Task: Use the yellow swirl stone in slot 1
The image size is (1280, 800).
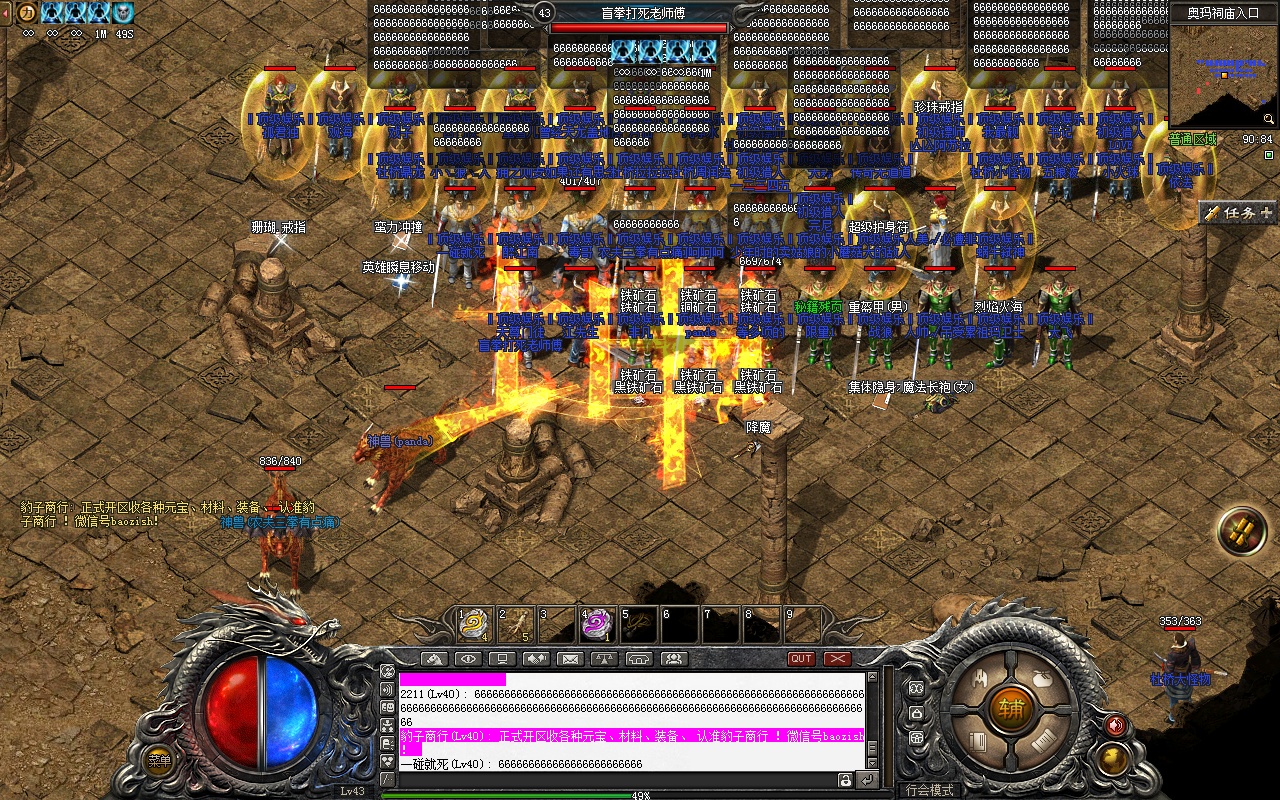Action: 472,626
